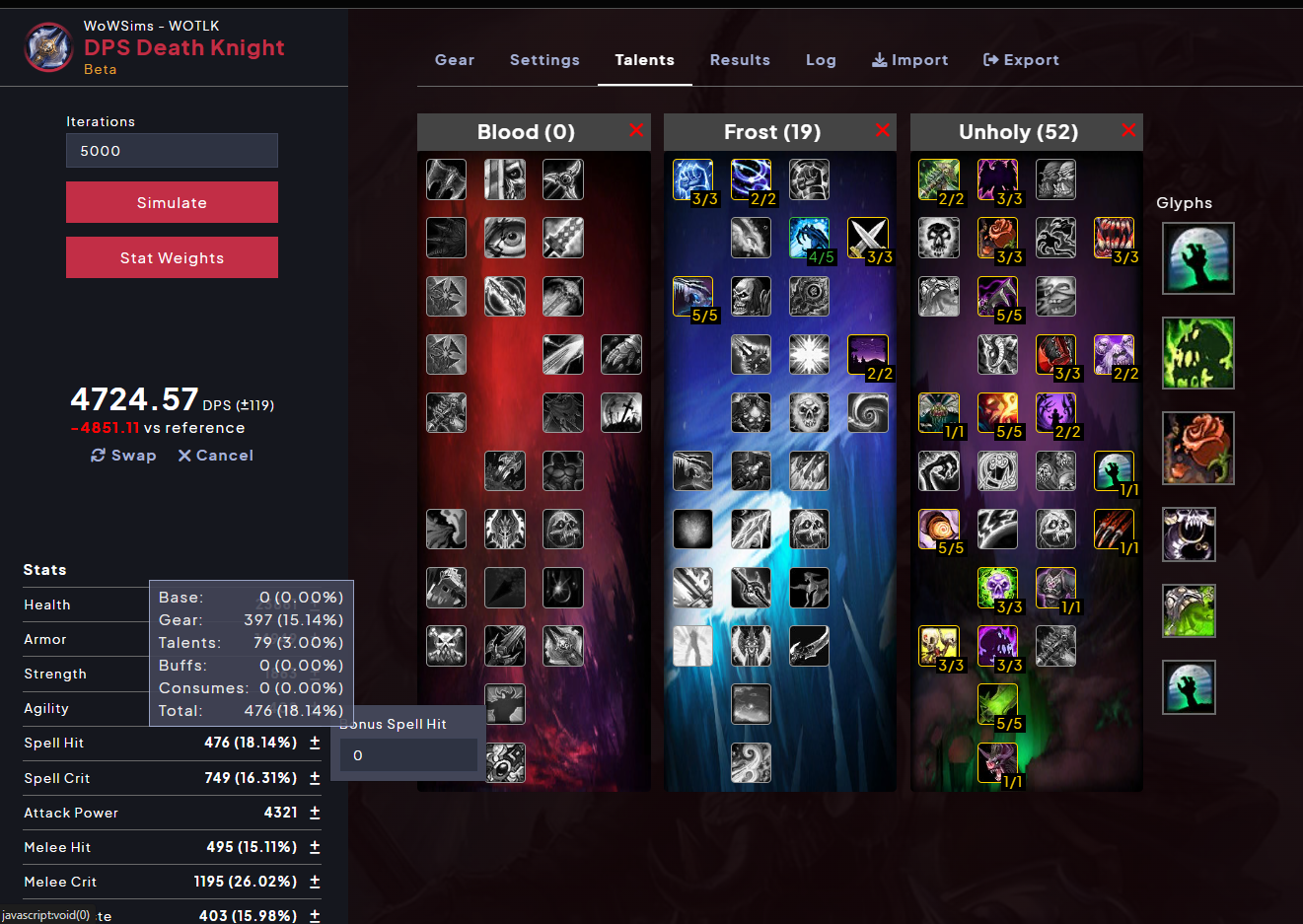Image resolution: width=1303 pixels, height=924 pixels.
Task: Click the WoWSims Death Knight logo
Action: pos(48,46)
